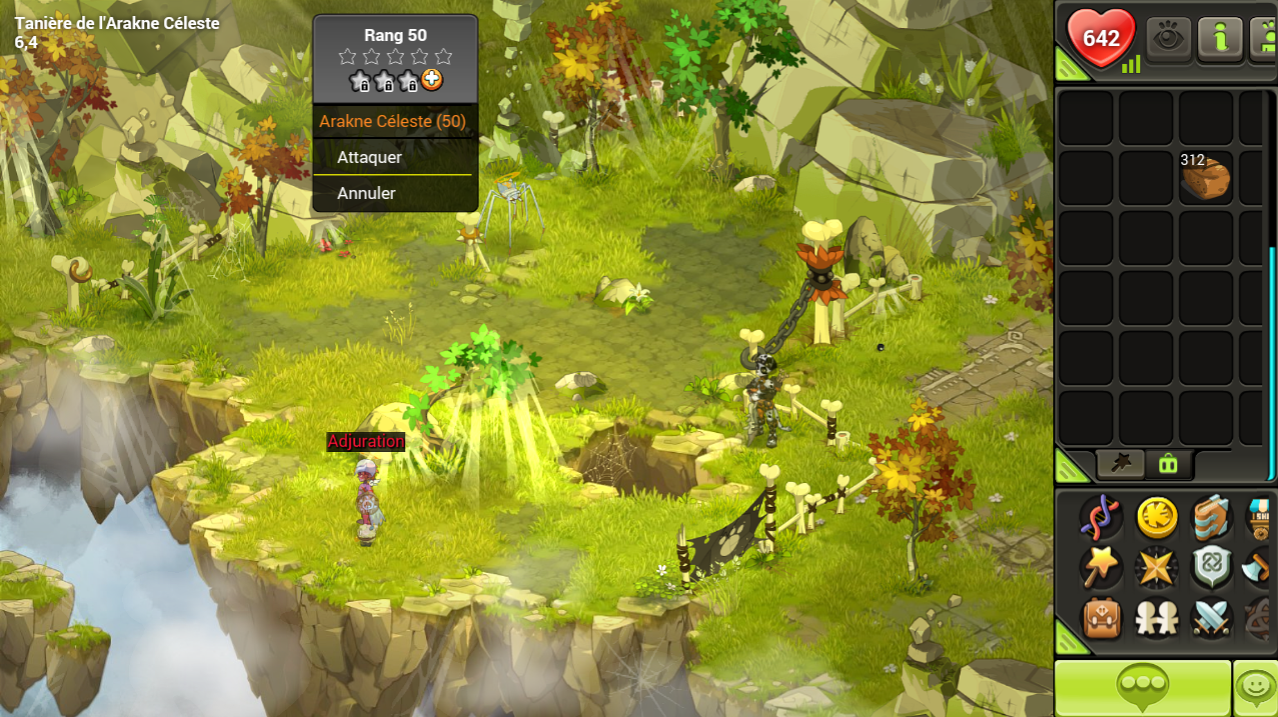Open the DNA strand menu icon

pos(1100,517)
